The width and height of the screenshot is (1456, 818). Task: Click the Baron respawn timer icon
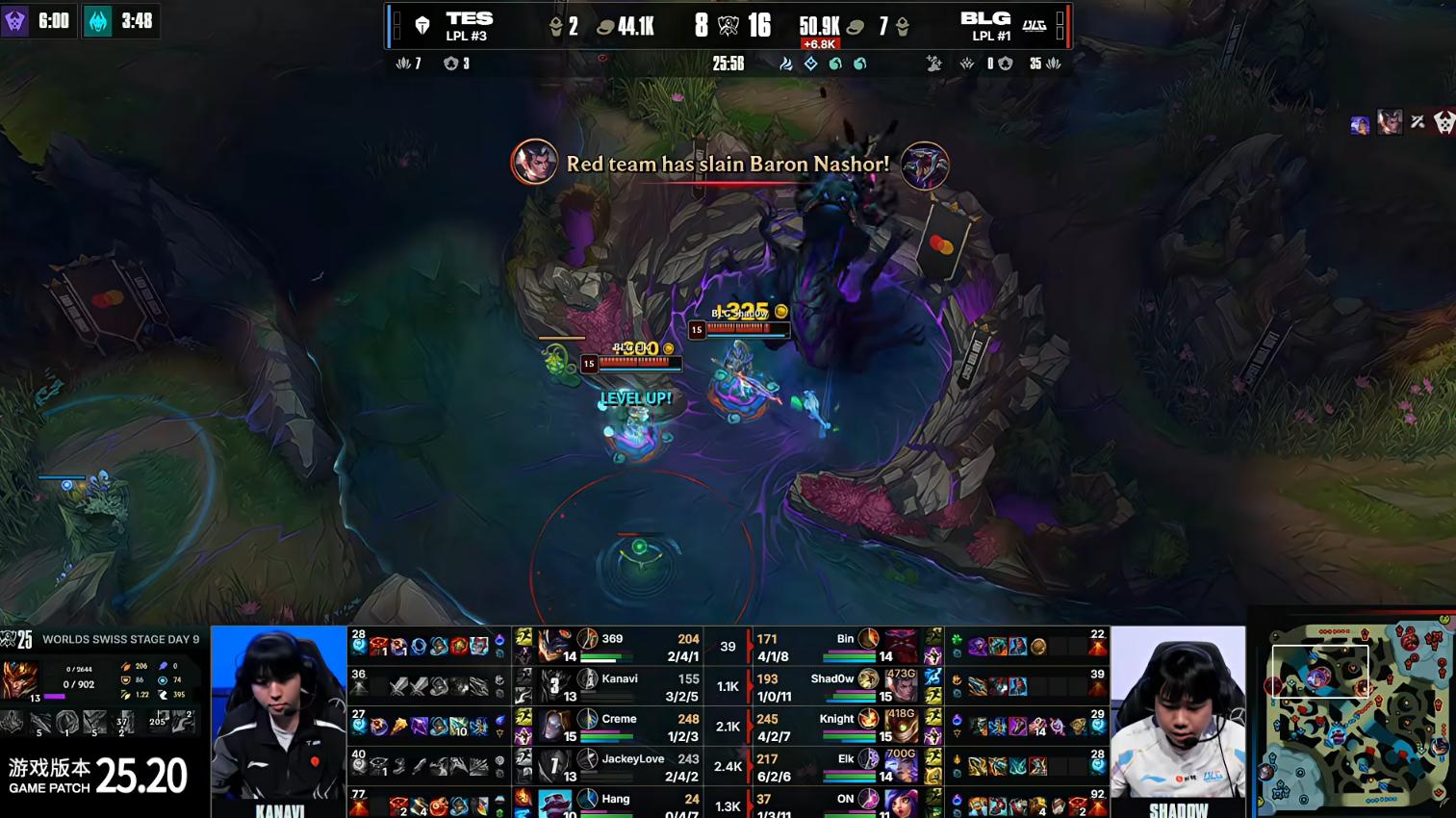point(14,21)
